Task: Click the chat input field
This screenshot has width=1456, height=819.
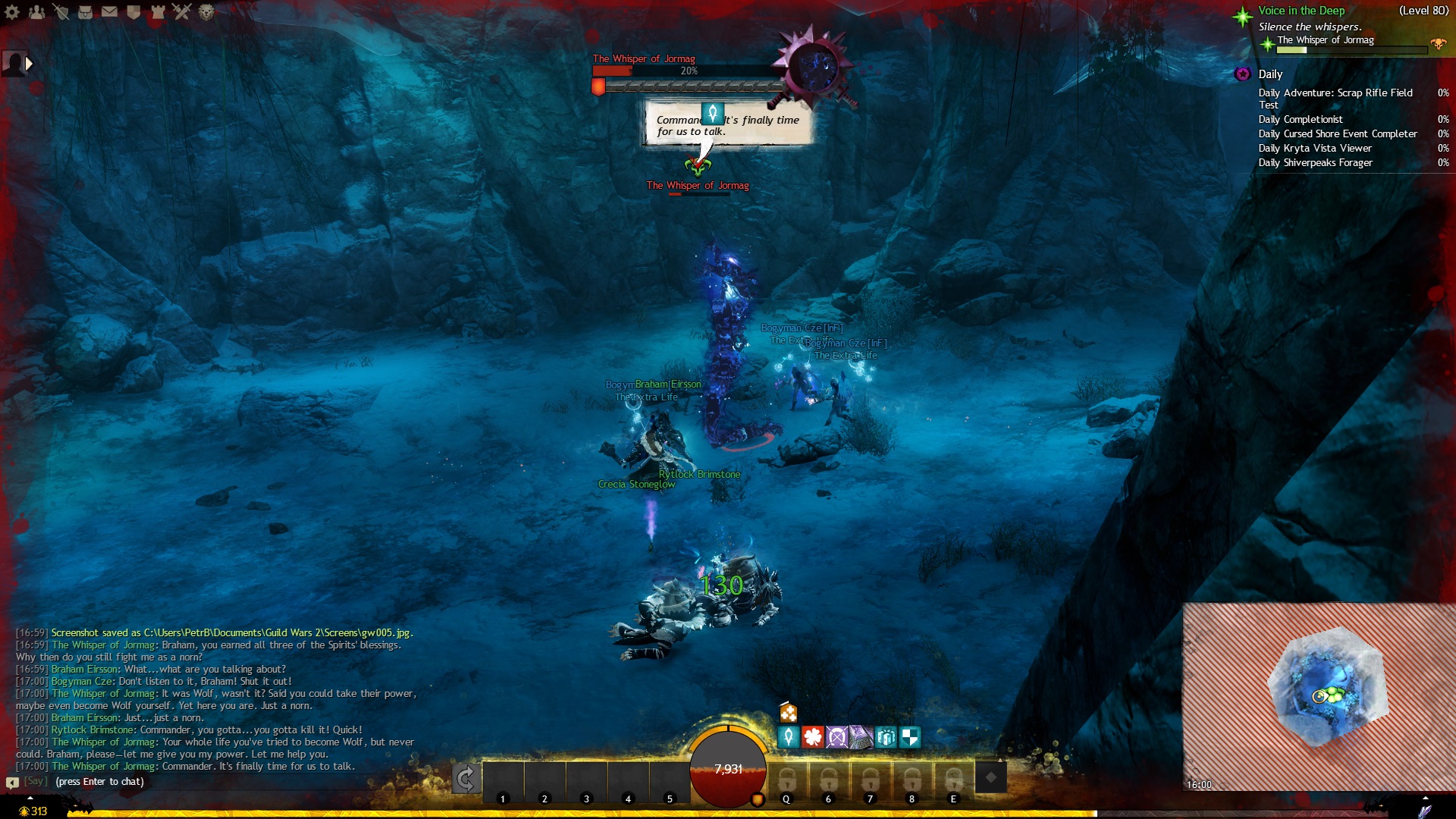Action: click(x=227, y=782)
